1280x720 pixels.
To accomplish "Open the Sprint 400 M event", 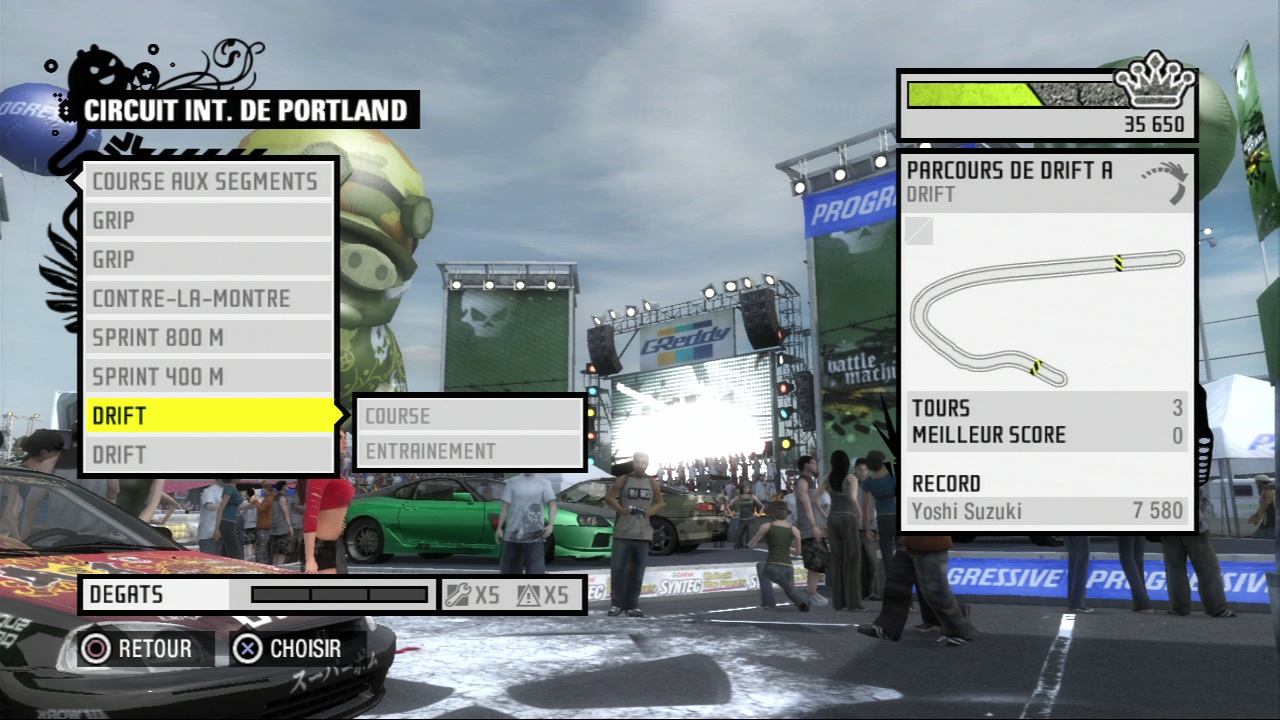I will click(208, 377).
